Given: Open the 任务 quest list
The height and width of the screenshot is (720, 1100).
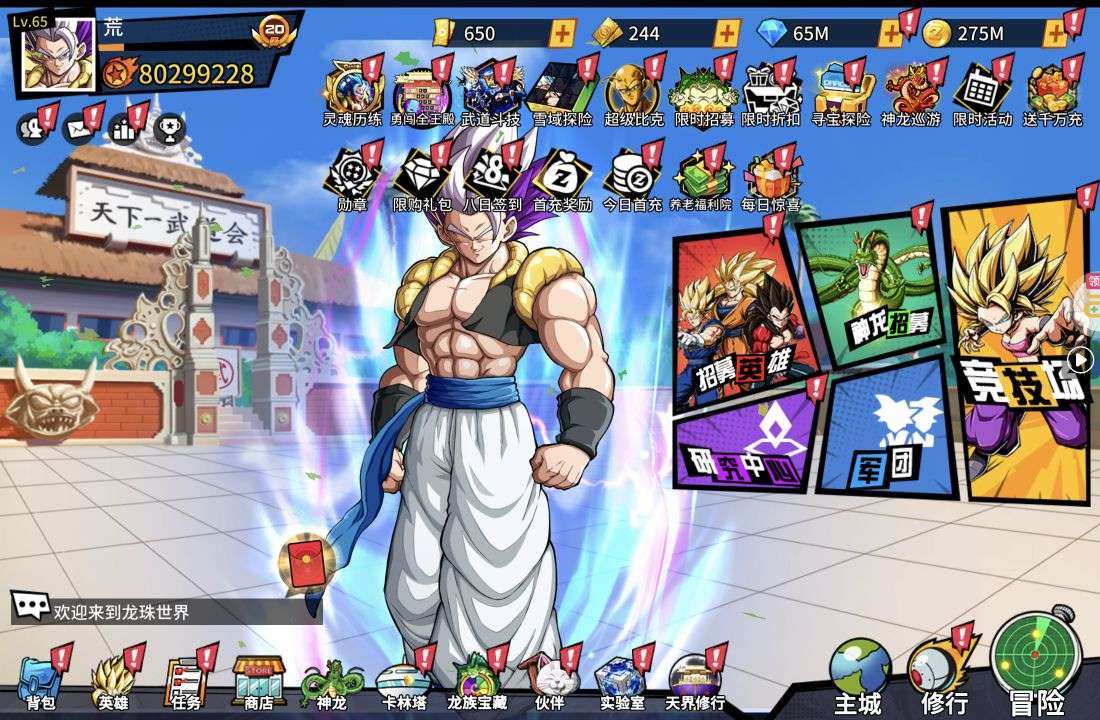Looking at the screenshot, I should point(185,682).
